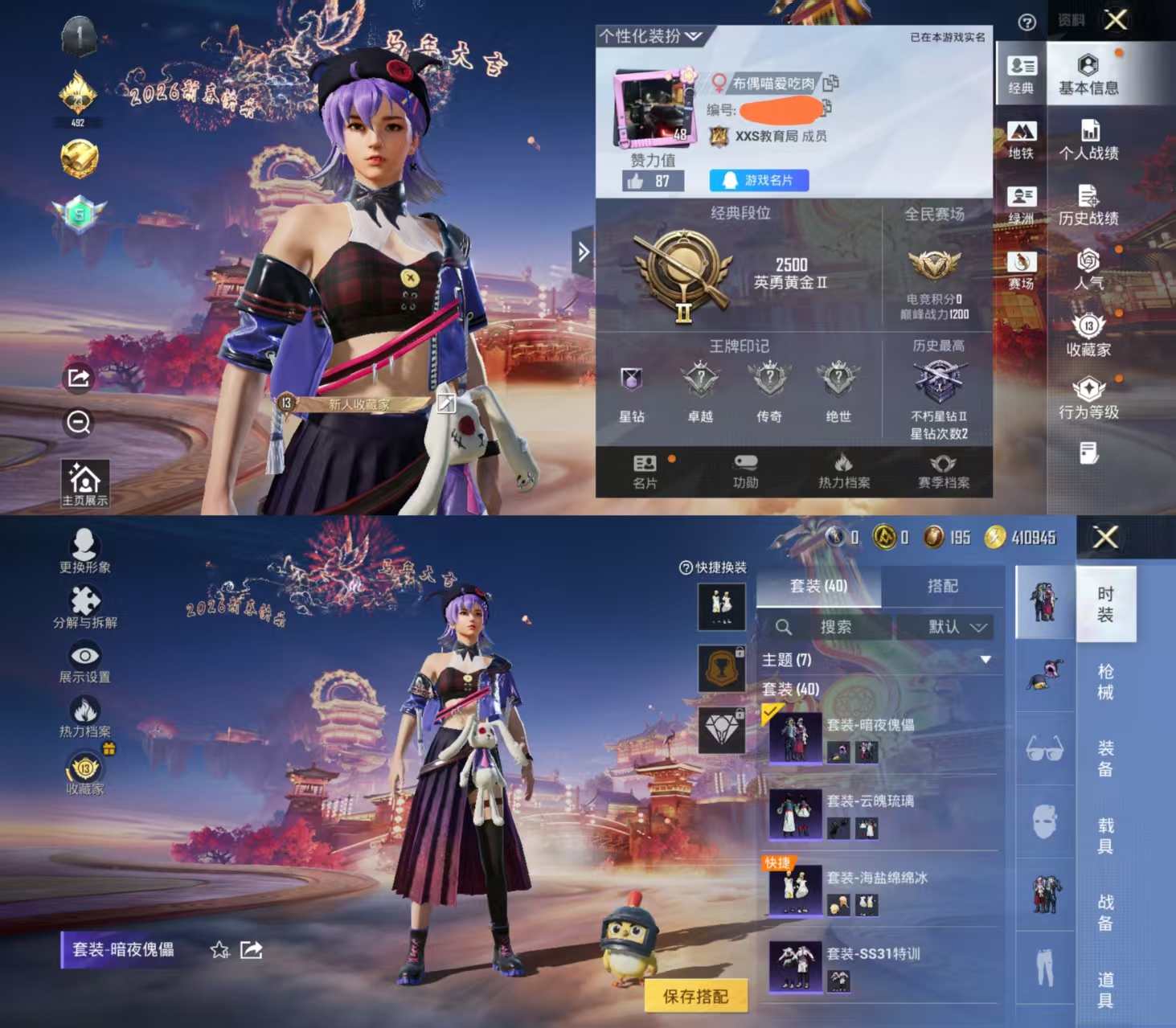The height and width of the screenshot is (1028, 1176).
Task: Click the share icon on the left side
Action: (78, 376)
